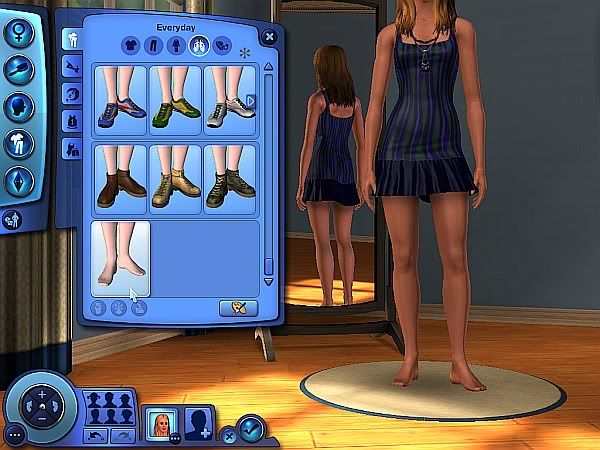Switch to the bottoms (pants) category
This screenshot has width=600, height=450.
coord(154,45)
